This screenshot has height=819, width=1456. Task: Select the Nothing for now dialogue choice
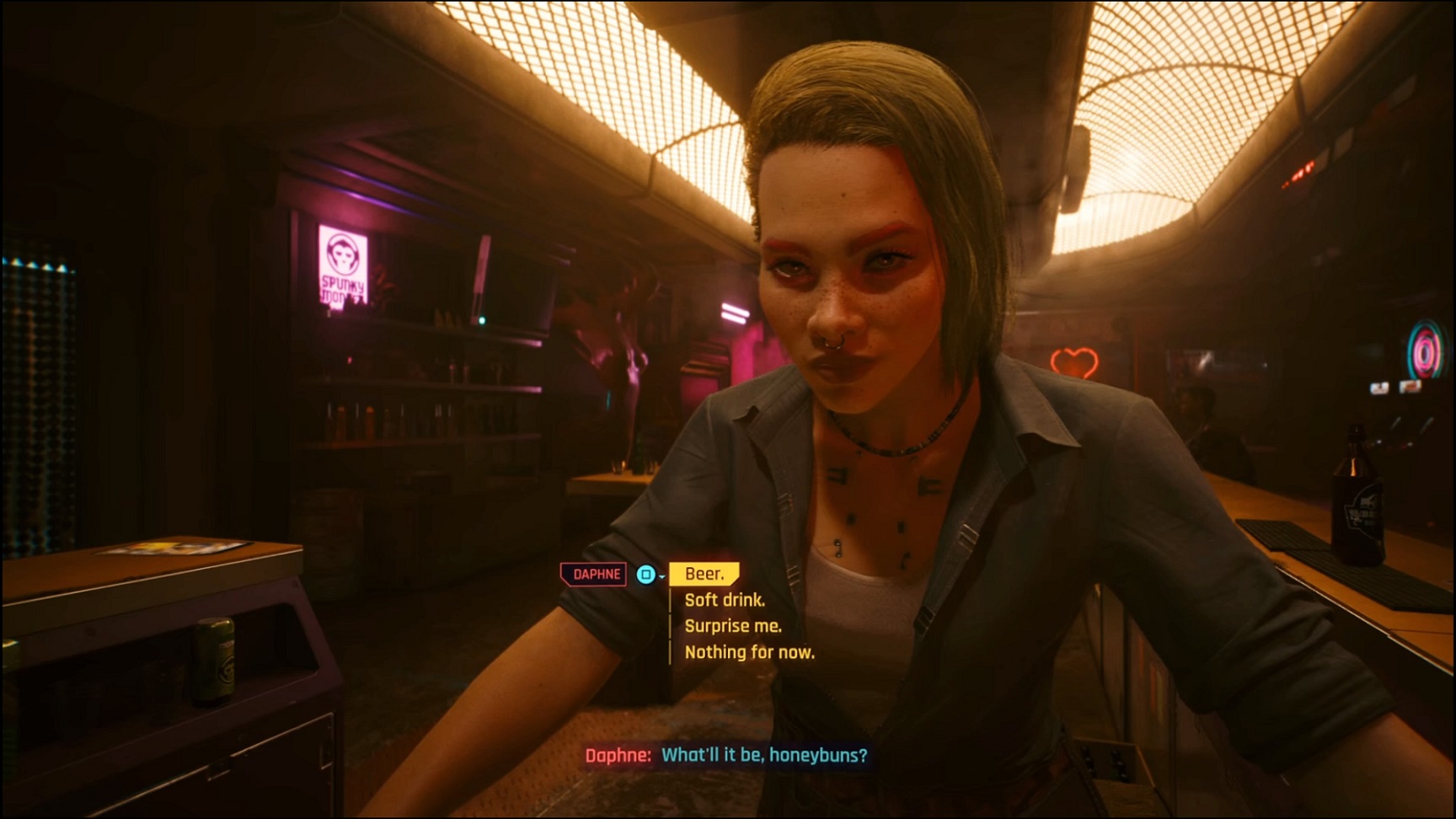point(748,651)
